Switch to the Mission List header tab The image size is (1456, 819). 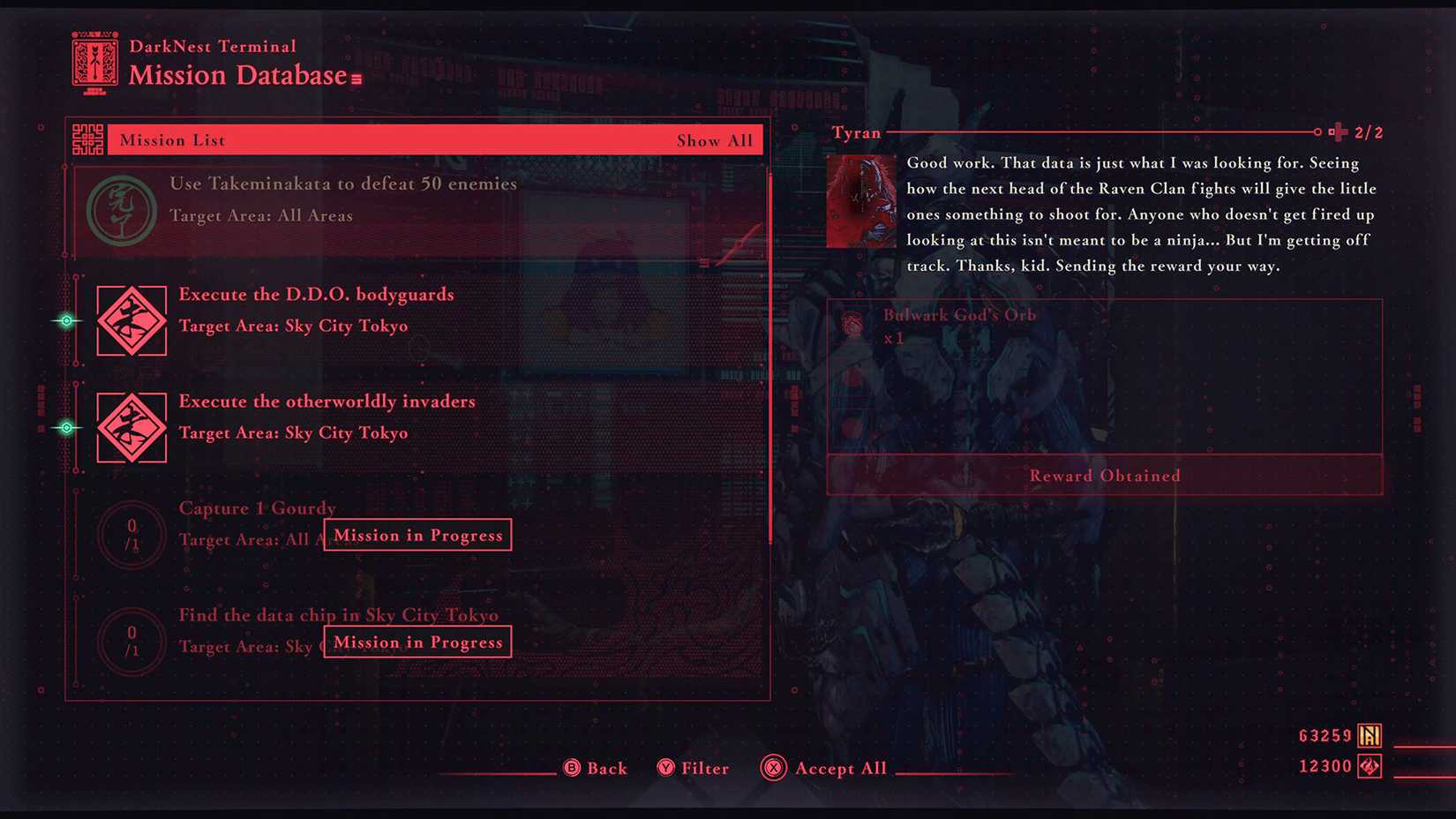coord(171,139)
